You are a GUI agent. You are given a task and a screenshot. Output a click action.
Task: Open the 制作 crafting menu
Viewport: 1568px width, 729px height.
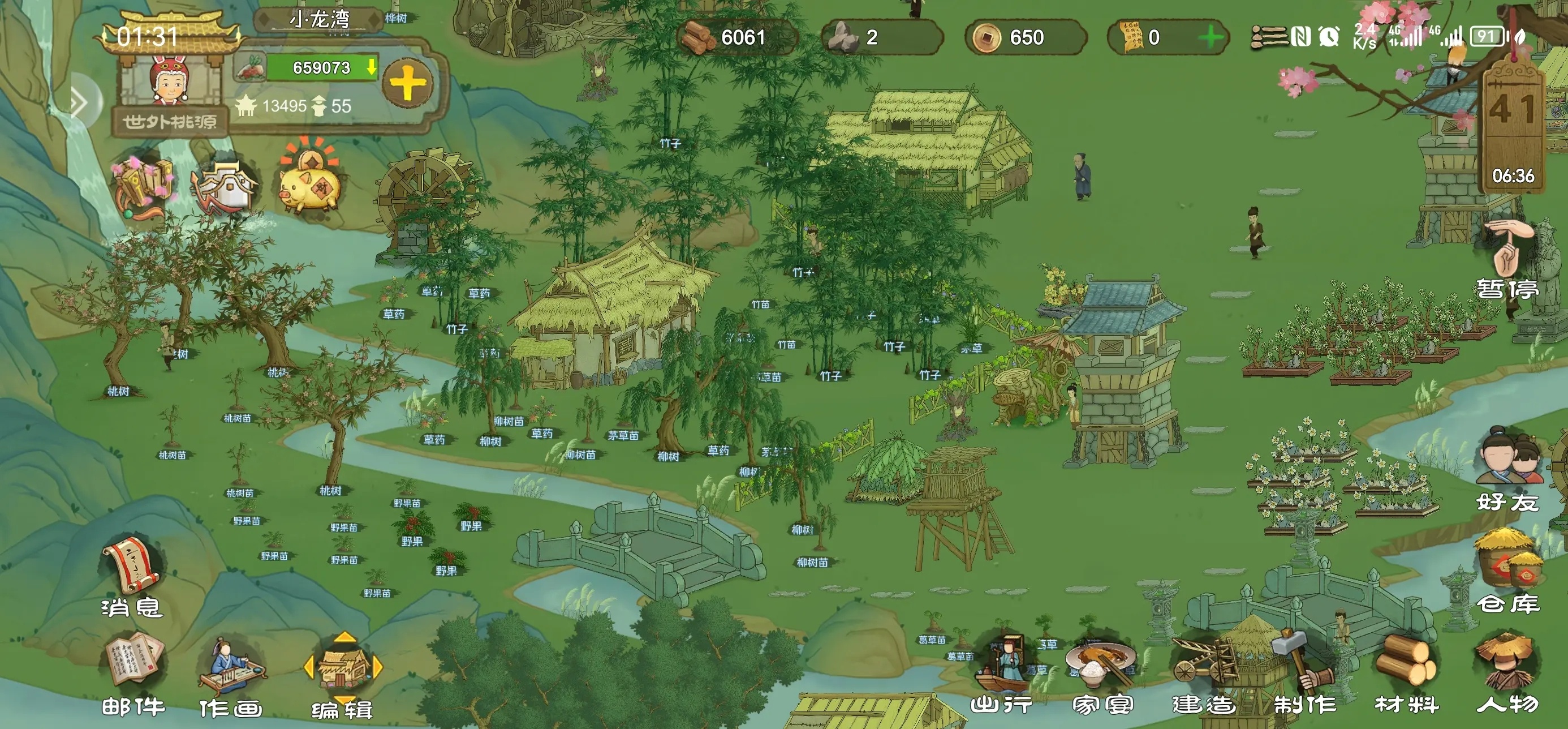pyautogui.click(x=1305, y=673)
